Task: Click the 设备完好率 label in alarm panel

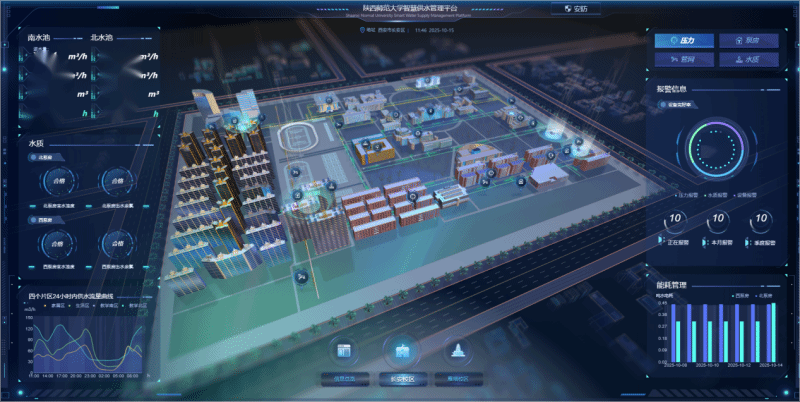Action: coord(685,104)
